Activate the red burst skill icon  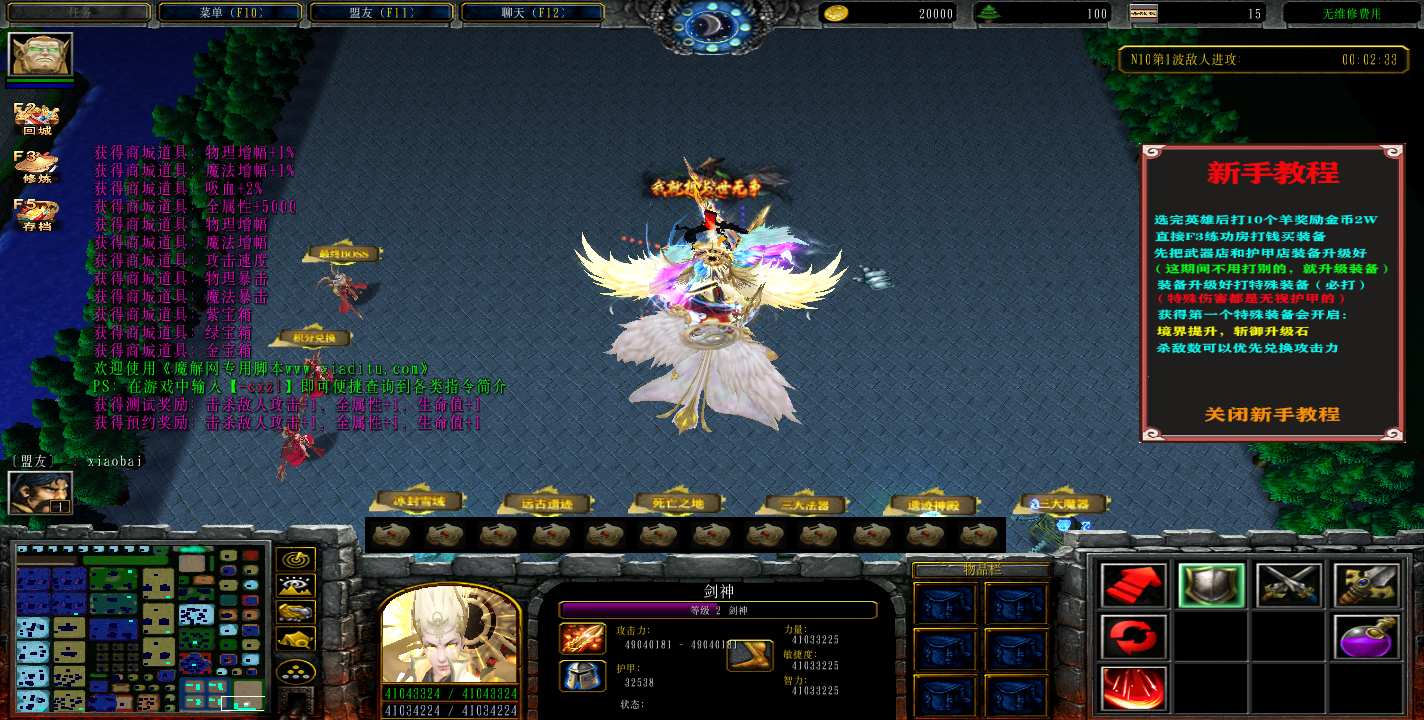[1134, 689]
